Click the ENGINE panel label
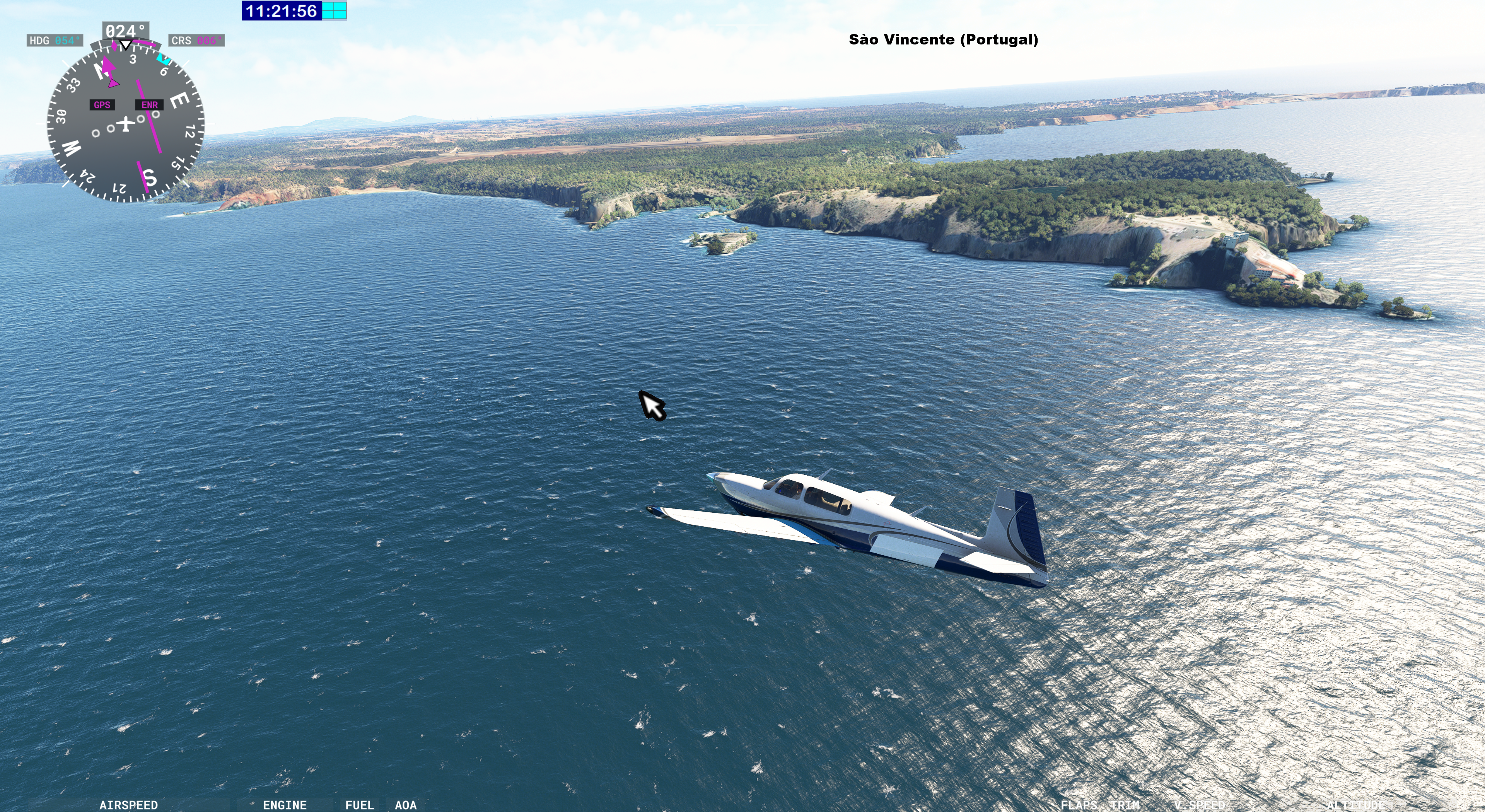 coord(285,805)
